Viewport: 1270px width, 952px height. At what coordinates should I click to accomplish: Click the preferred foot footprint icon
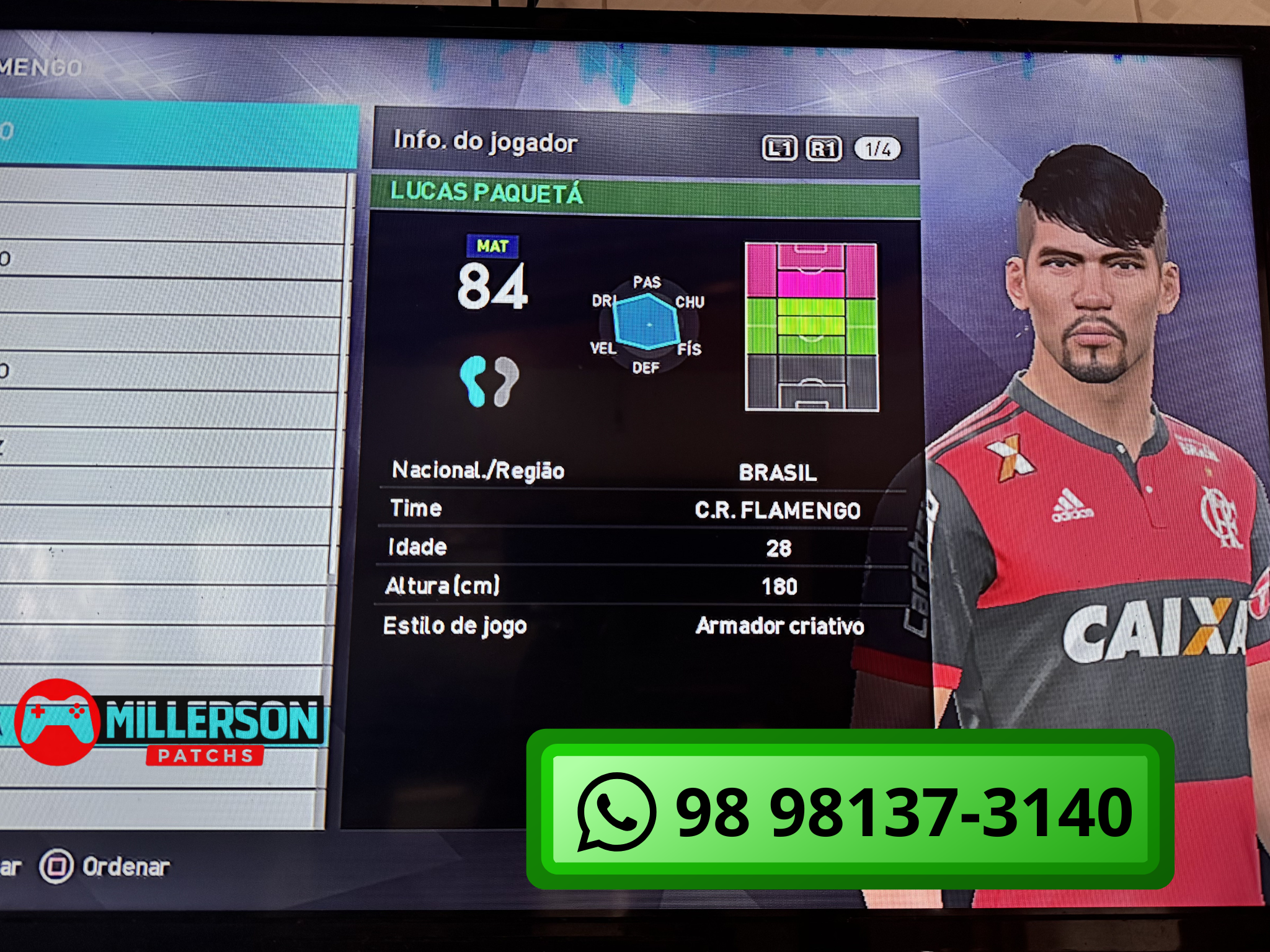(489, 381)
